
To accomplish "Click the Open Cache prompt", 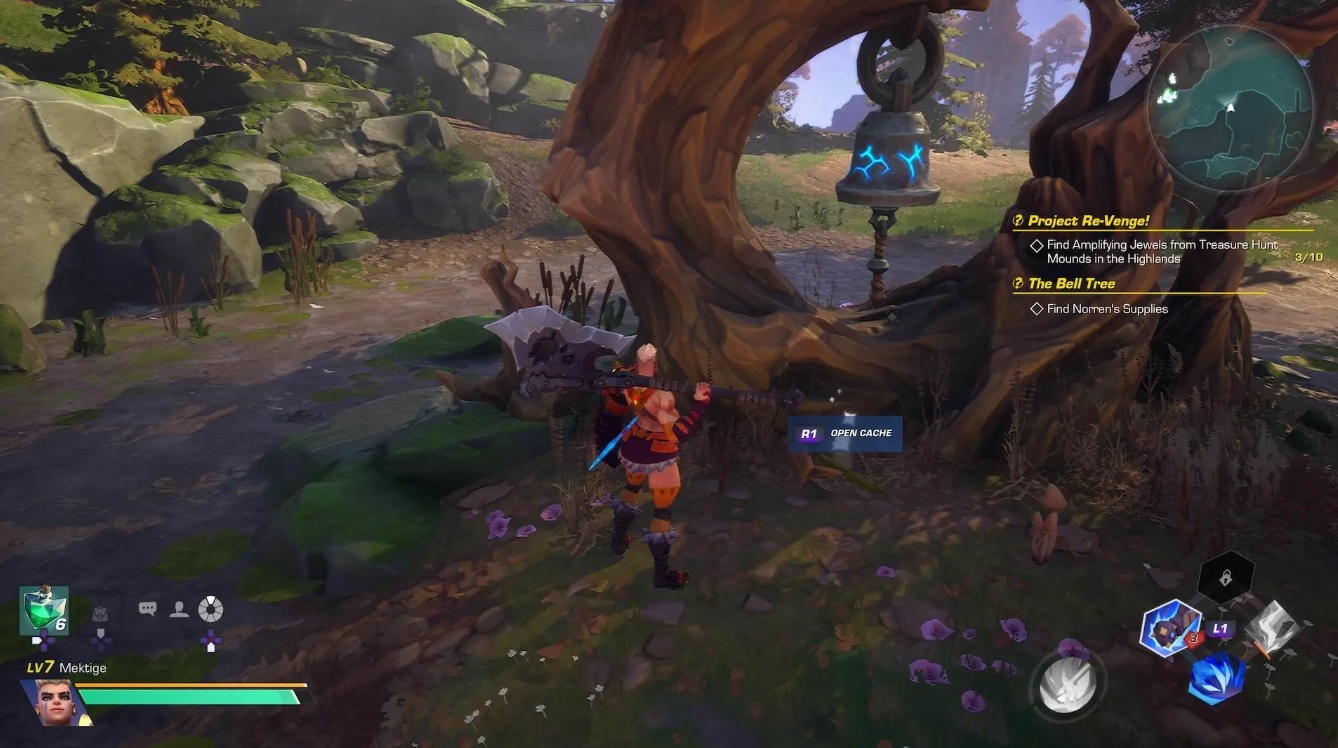I will click(x=845, y=434).
